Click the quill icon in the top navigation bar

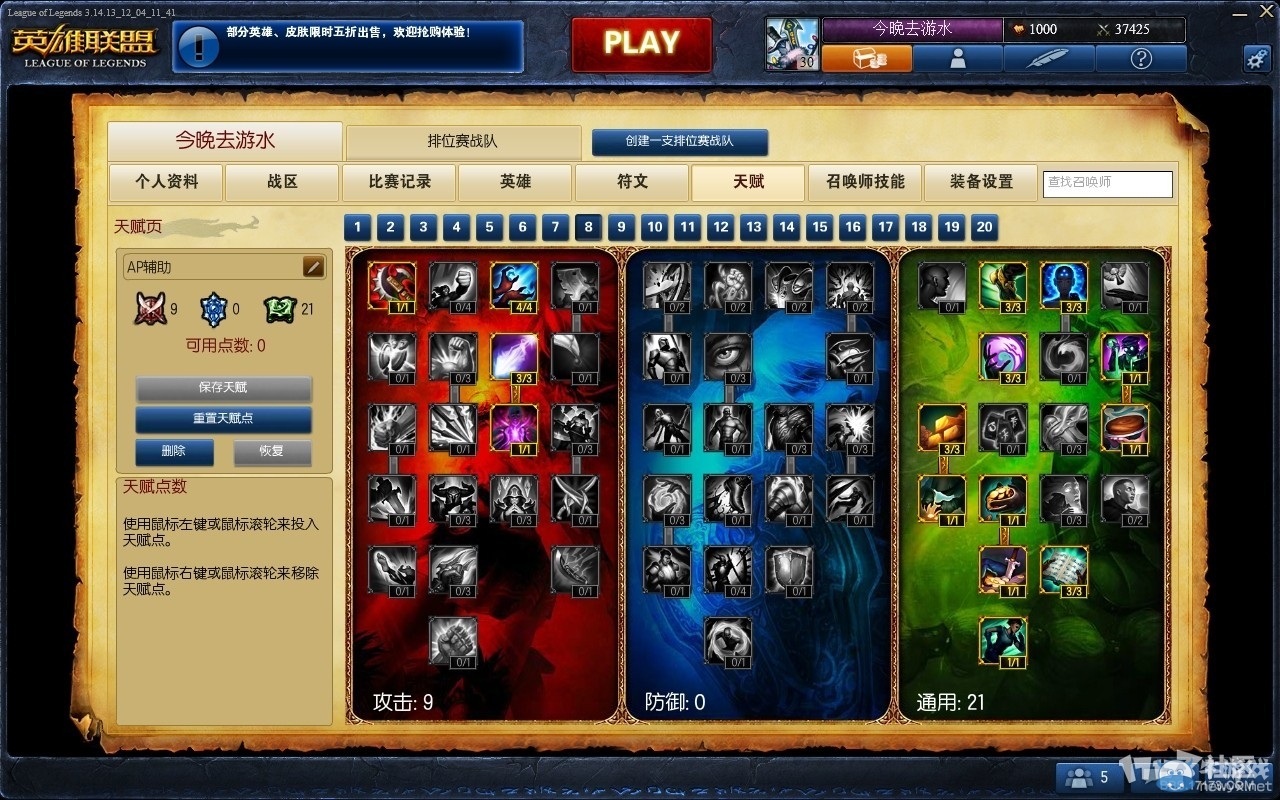point(1050,58)
